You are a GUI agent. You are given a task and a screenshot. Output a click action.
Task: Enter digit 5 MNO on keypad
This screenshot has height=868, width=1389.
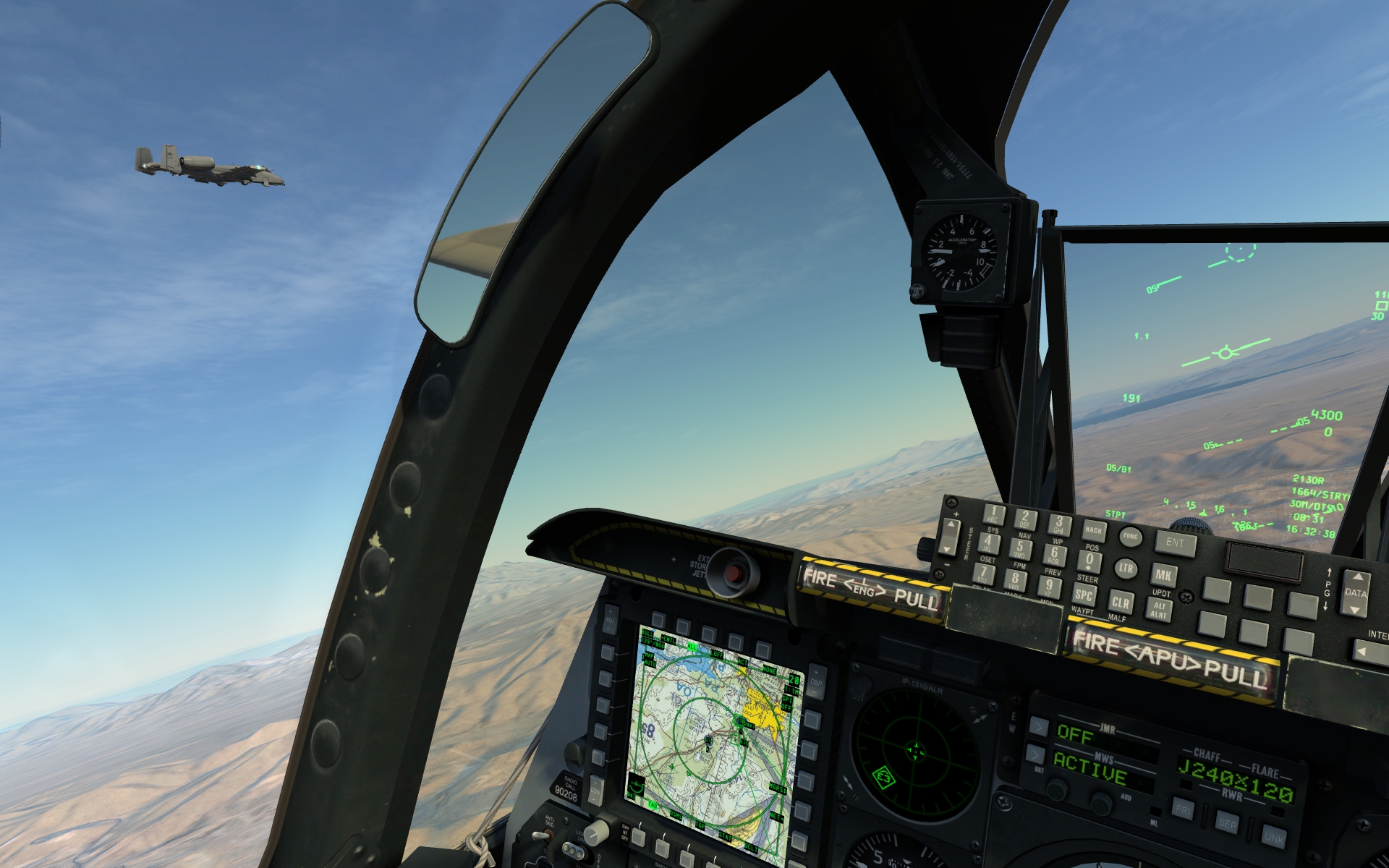click(1020, 549)
